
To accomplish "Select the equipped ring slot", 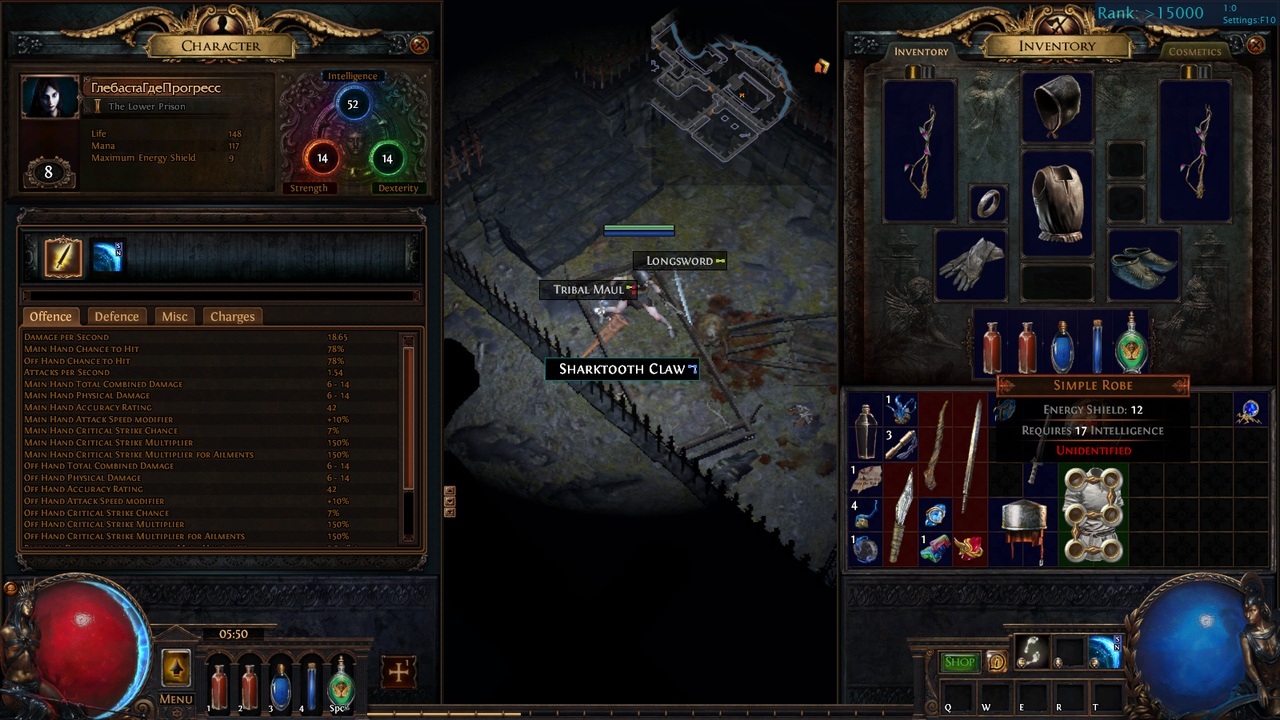I will pos(988,203).
